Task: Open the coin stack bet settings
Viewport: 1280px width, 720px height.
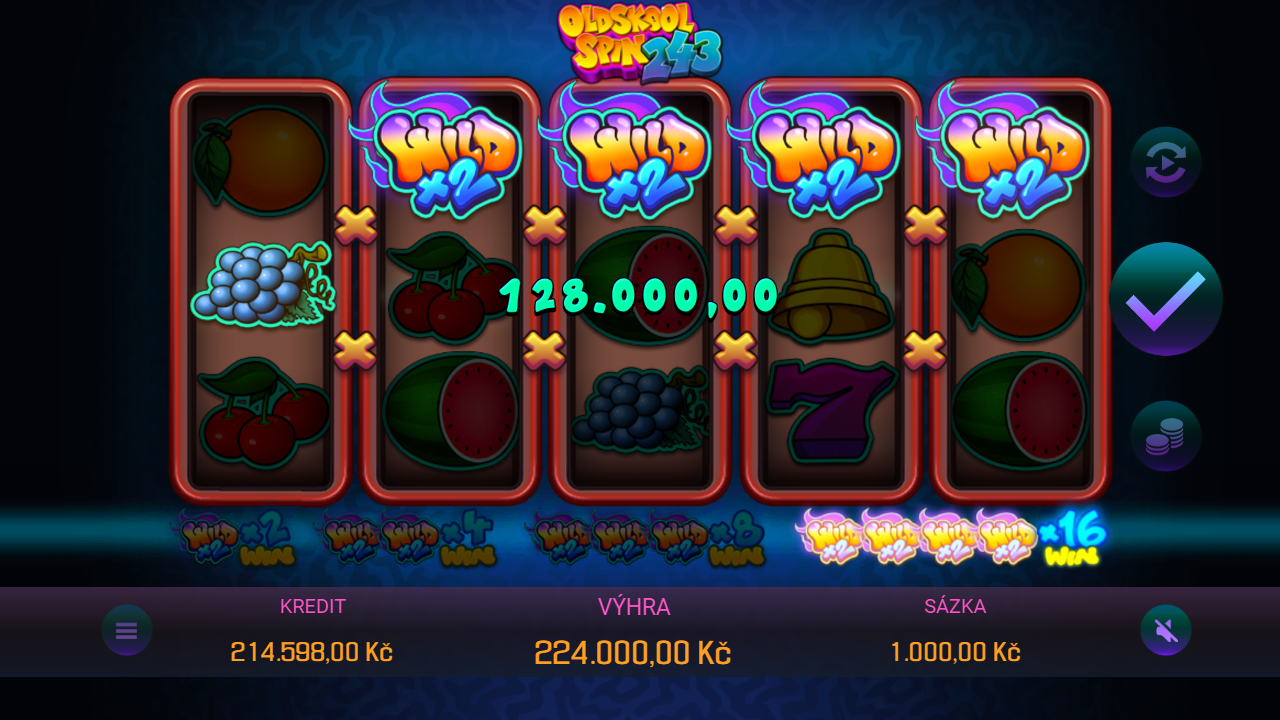Action: pyautogui.click(x=1166, y=436)
